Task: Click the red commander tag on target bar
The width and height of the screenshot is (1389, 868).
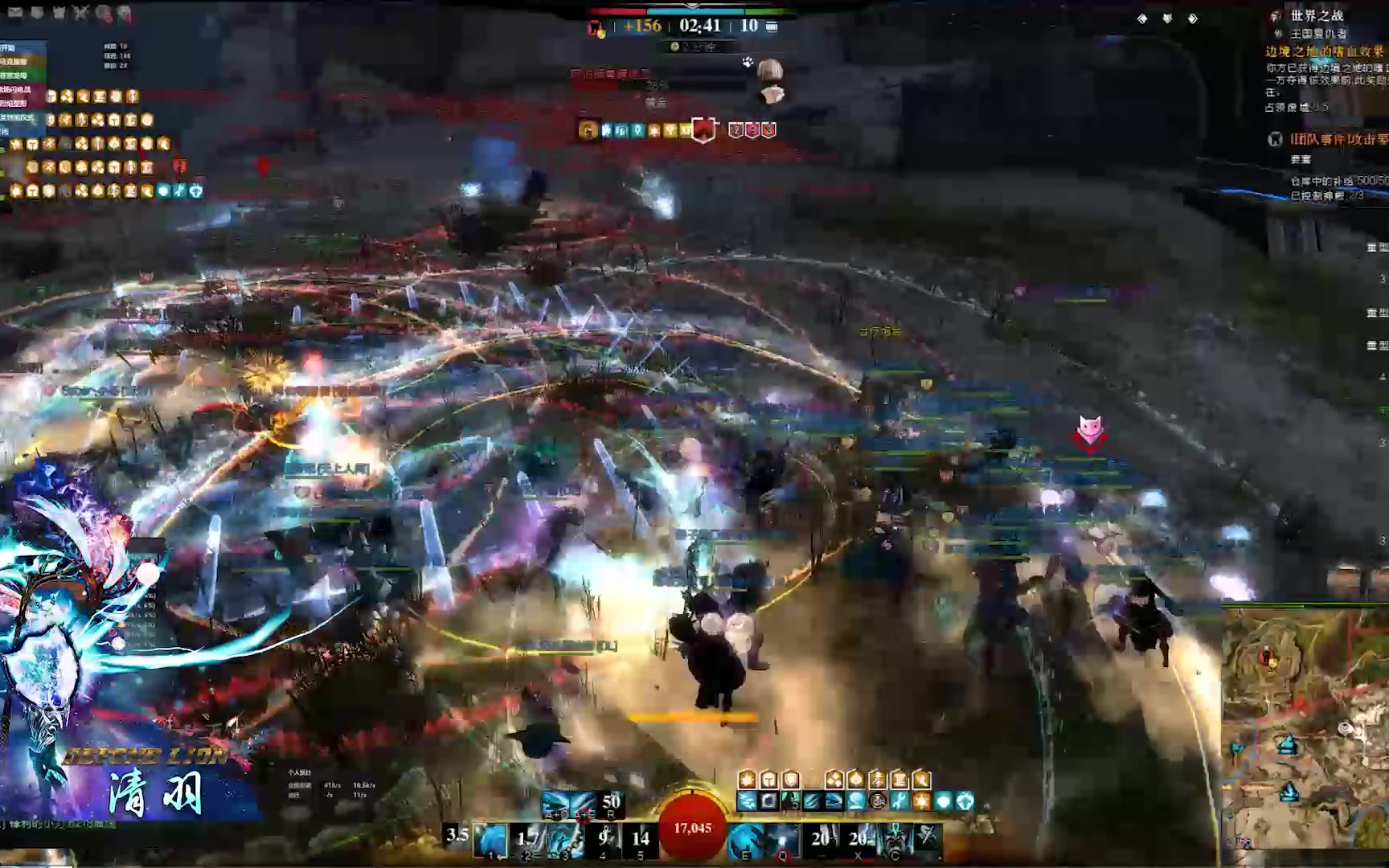Action: point(703,129)
